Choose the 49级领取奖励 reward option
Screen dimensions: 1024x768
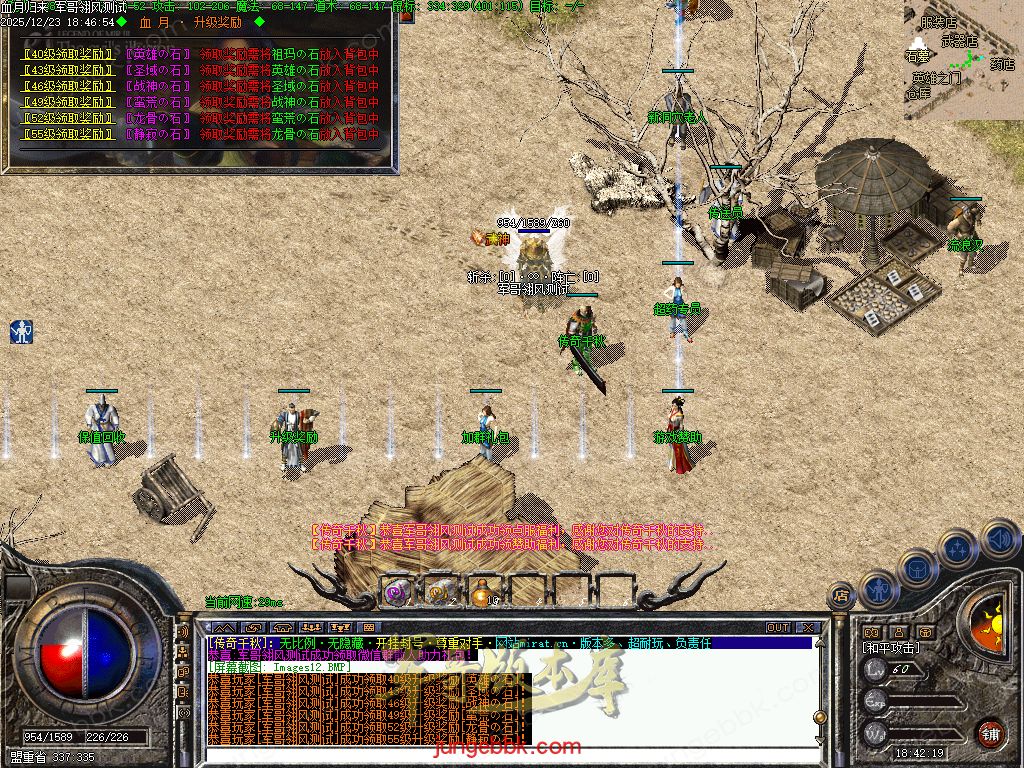click(67, 102)
